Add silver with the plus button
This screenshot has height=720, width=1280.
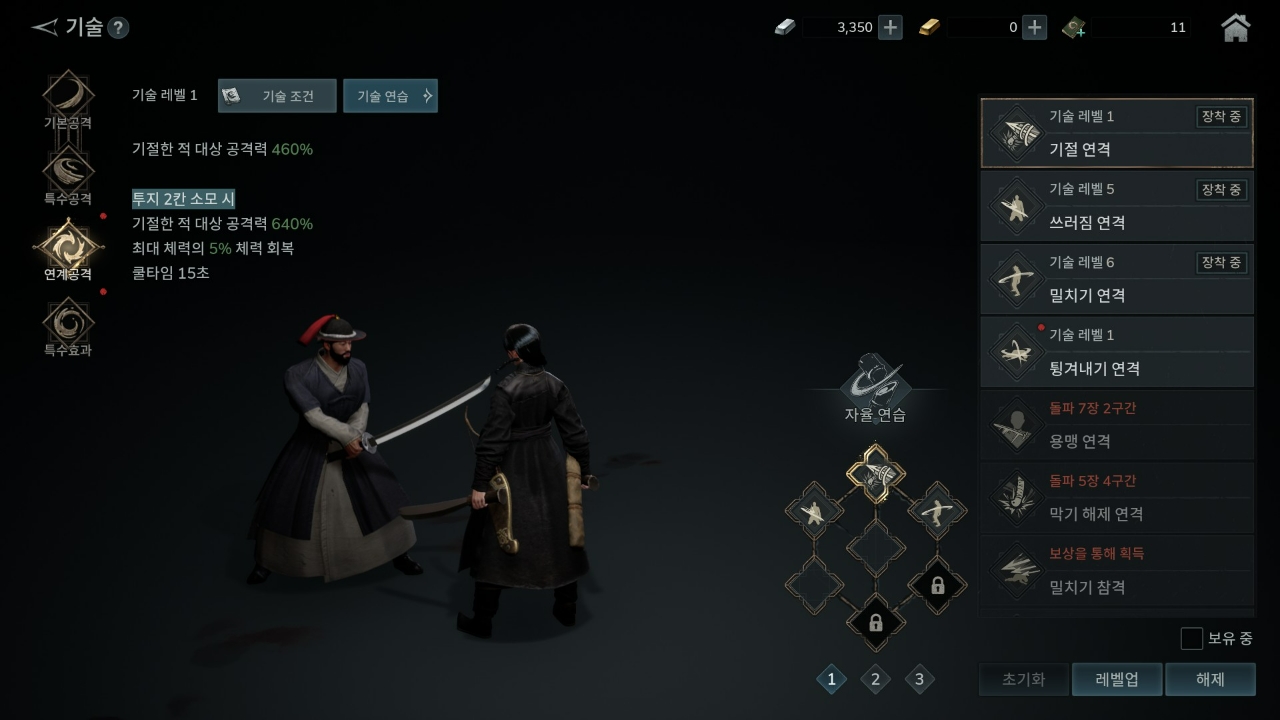click(x=890, y=28)
